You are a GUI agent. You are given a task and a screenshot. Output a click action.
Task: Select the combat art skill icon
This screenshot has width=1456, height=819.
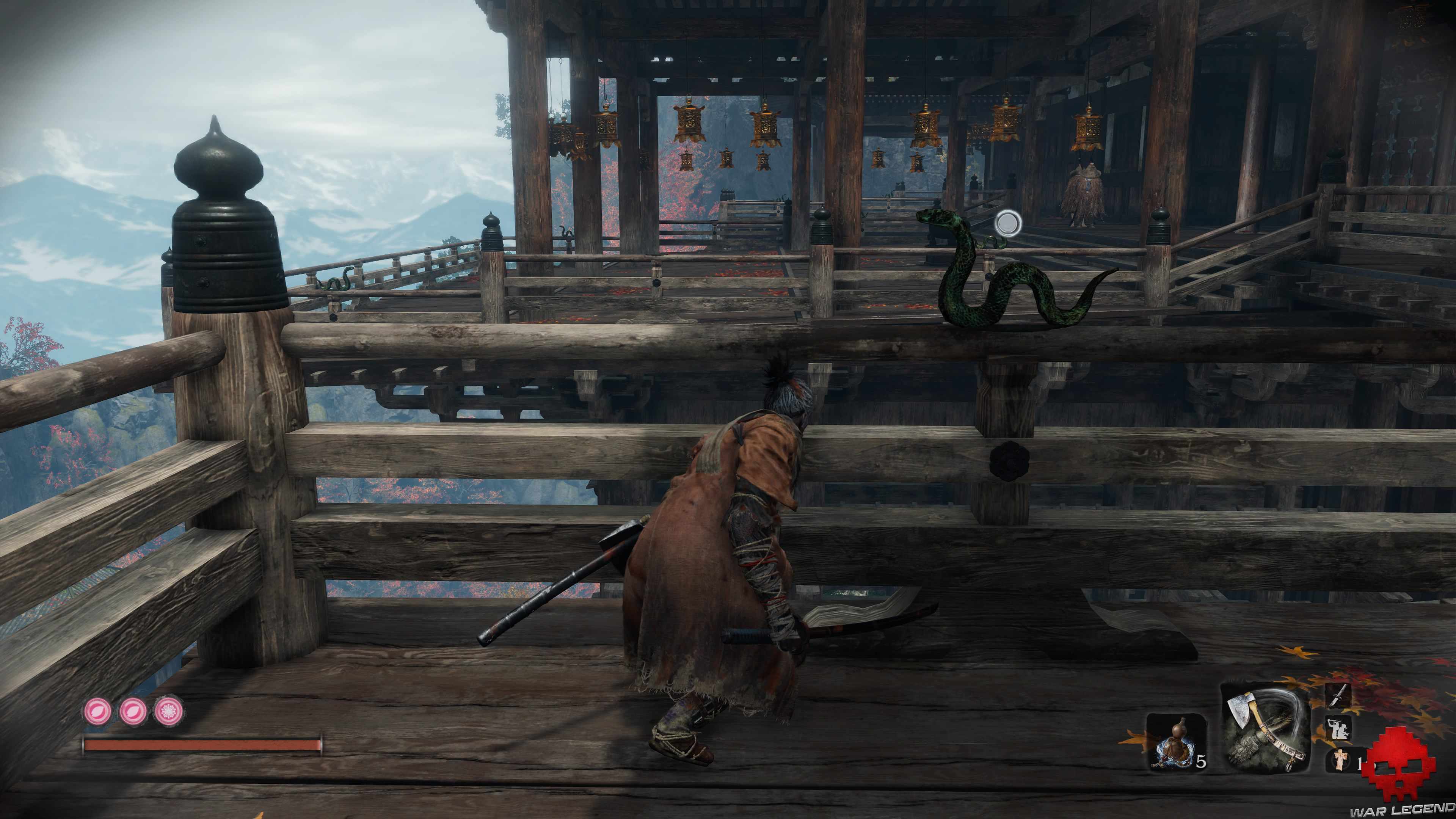coord(1337,728)
